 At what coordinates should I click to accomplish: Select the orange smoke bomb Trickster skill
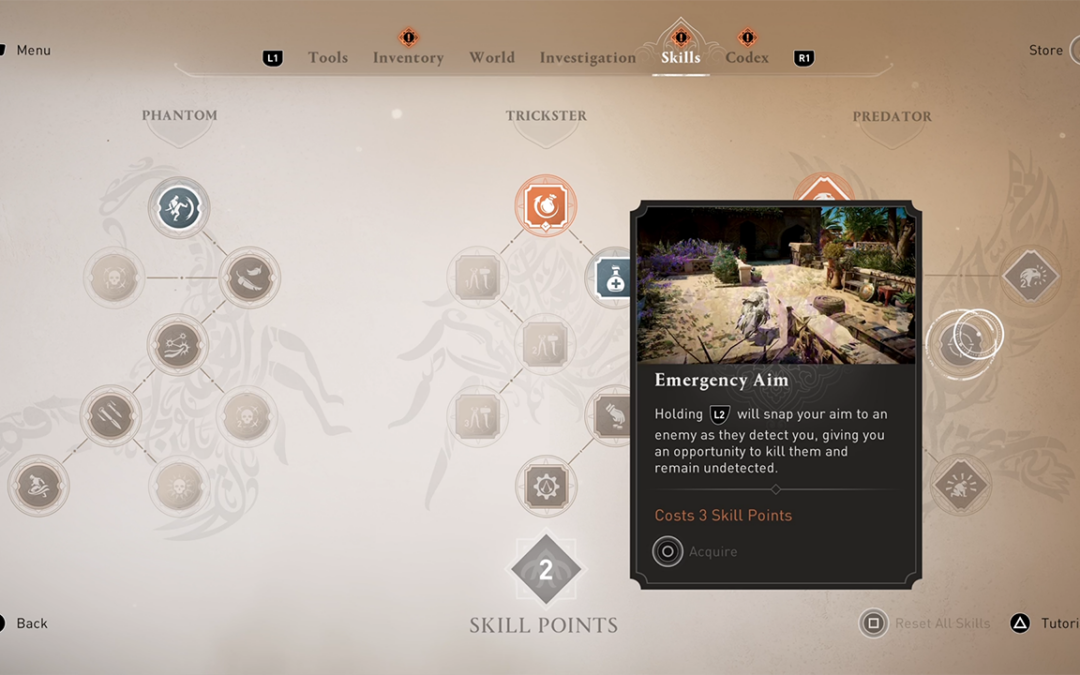coord(545,206)
